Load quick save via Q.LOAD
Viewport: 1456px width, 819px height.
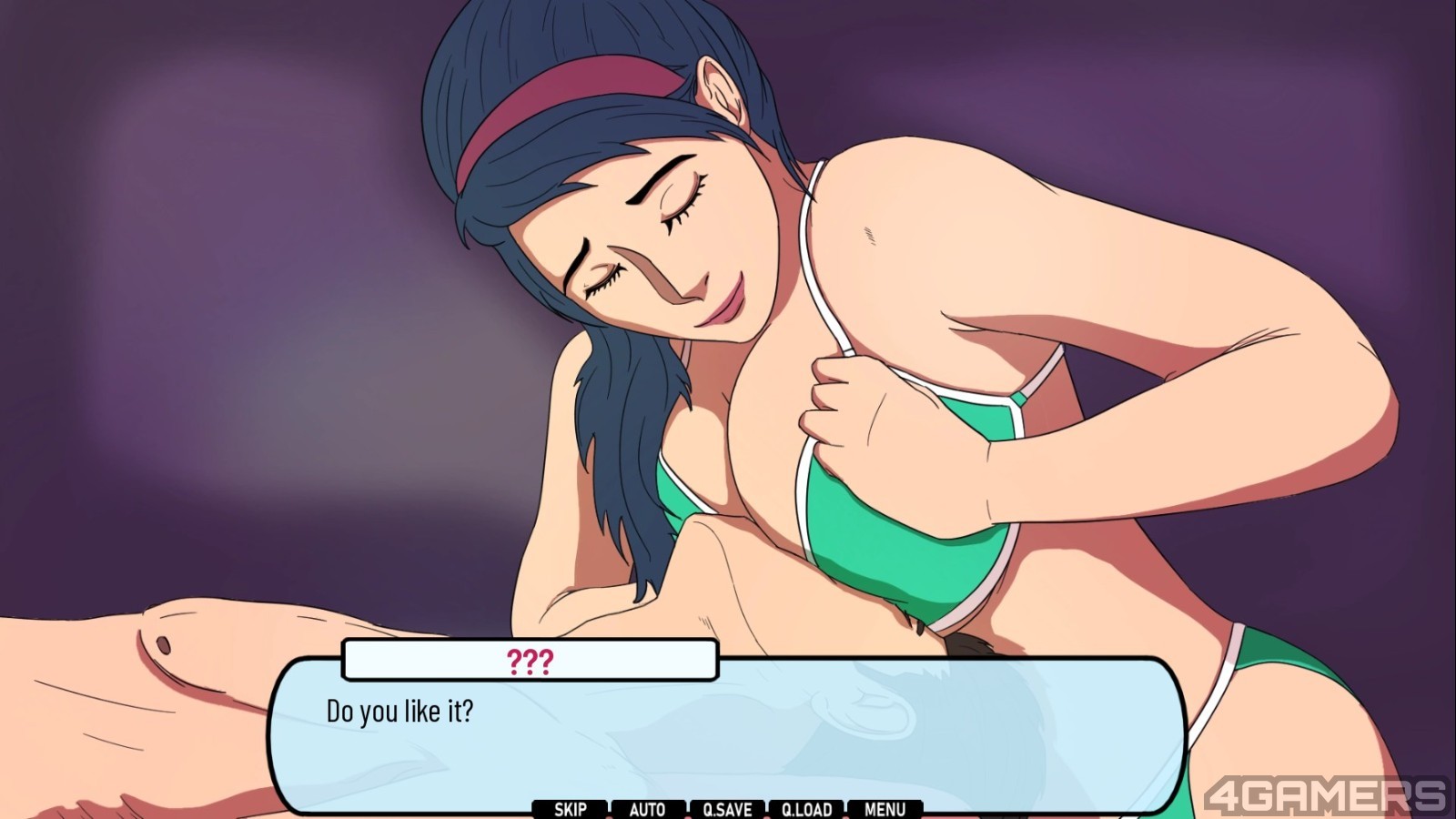click(806, 809)
